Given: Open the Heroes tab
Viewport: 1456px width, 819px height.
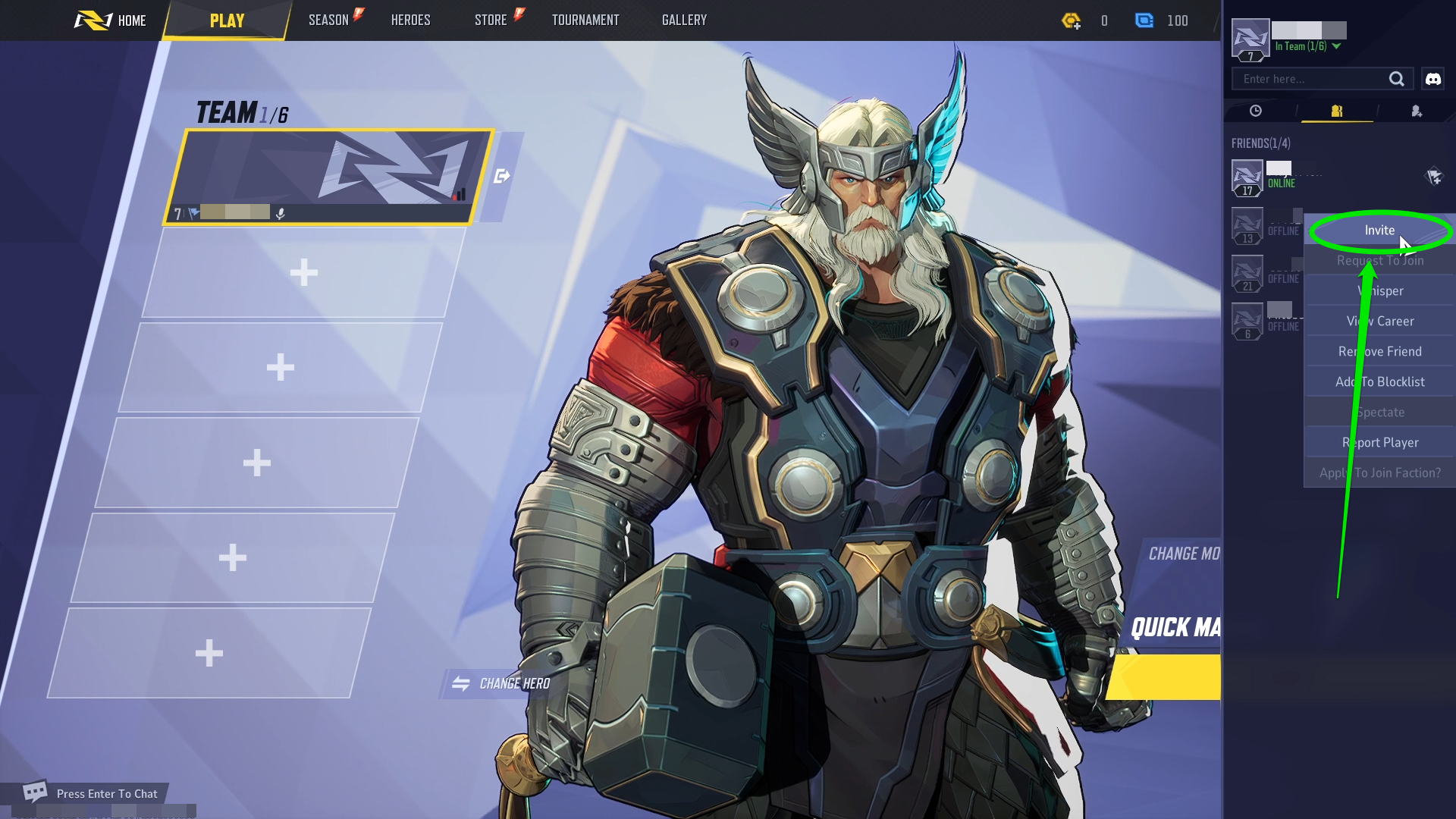Looking at the screenshot, I should [x=410, y=20].
